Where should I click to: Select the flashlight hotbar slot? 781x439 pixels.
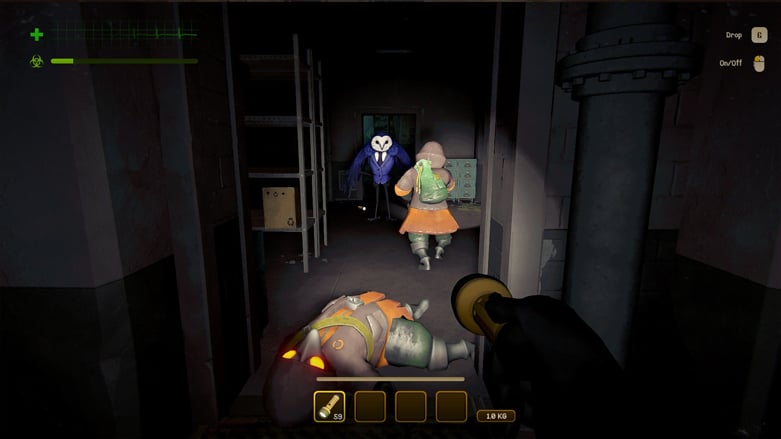click(x=329, y=405)
